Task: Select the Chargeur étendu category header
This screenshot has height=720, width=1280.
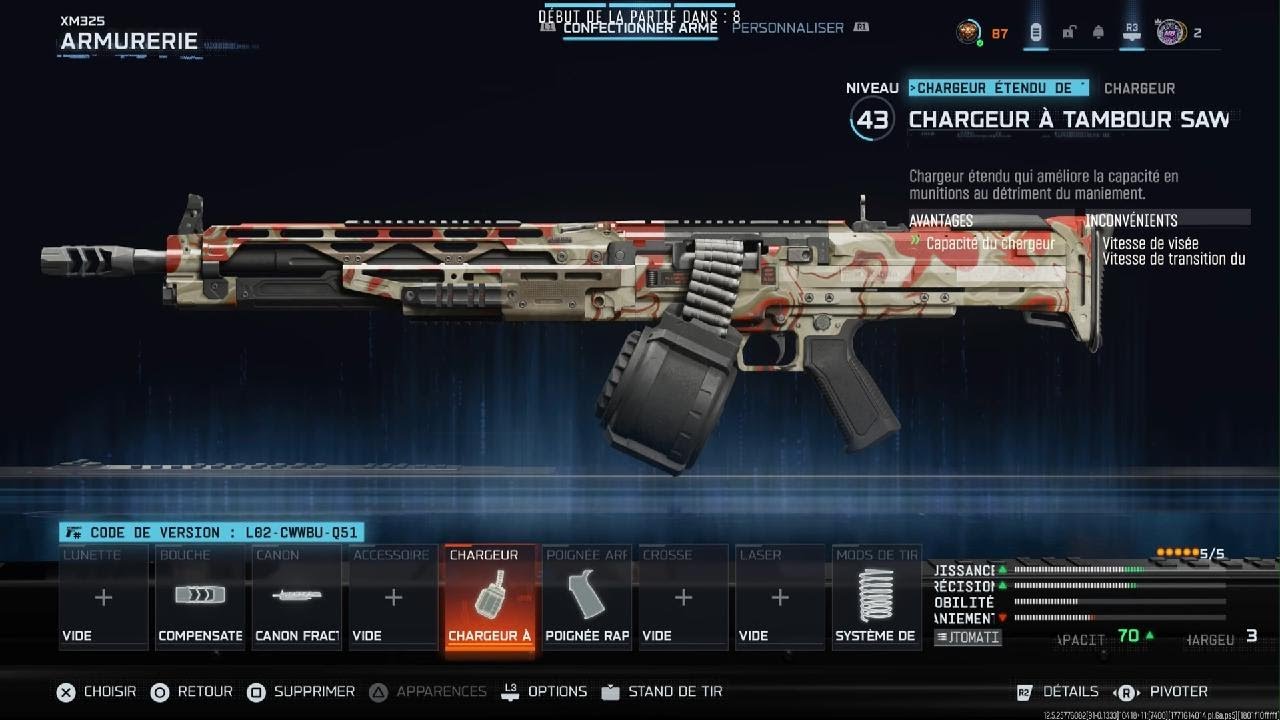Action: [x=998, y=88]
